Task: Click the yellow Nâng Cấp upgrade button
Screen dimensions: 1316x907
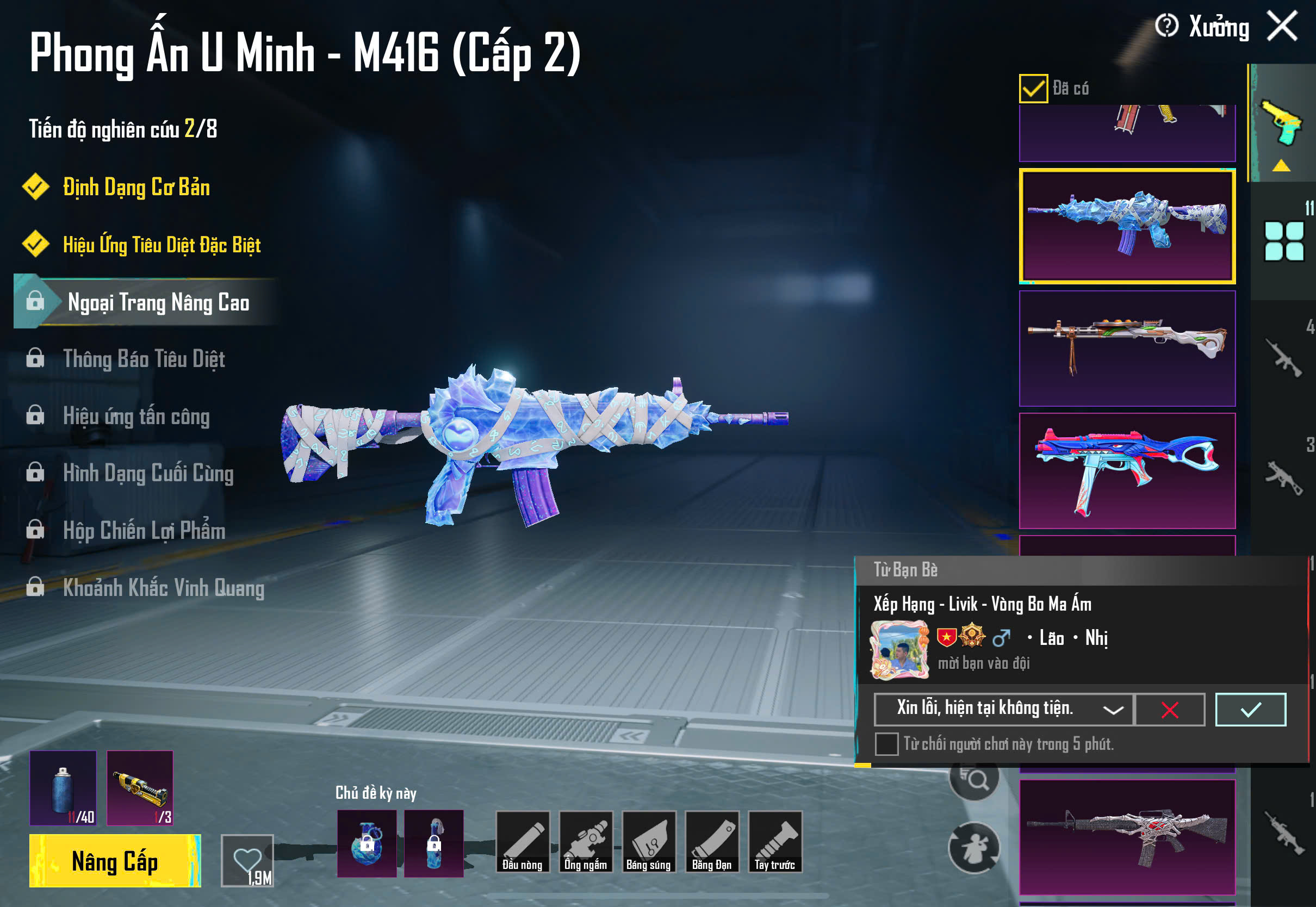Action: (115, 860)
